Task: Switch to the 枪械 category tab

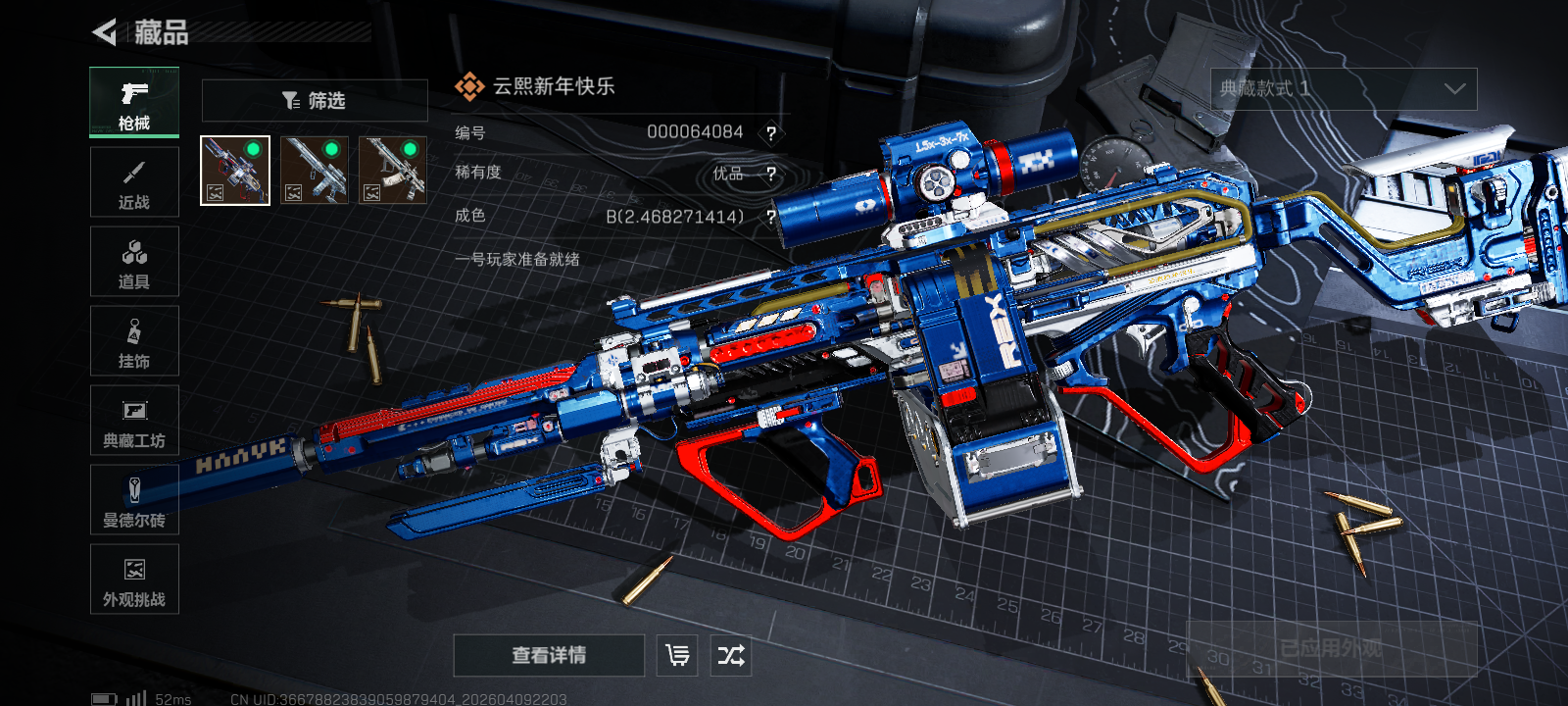Action: coord(134,102)
